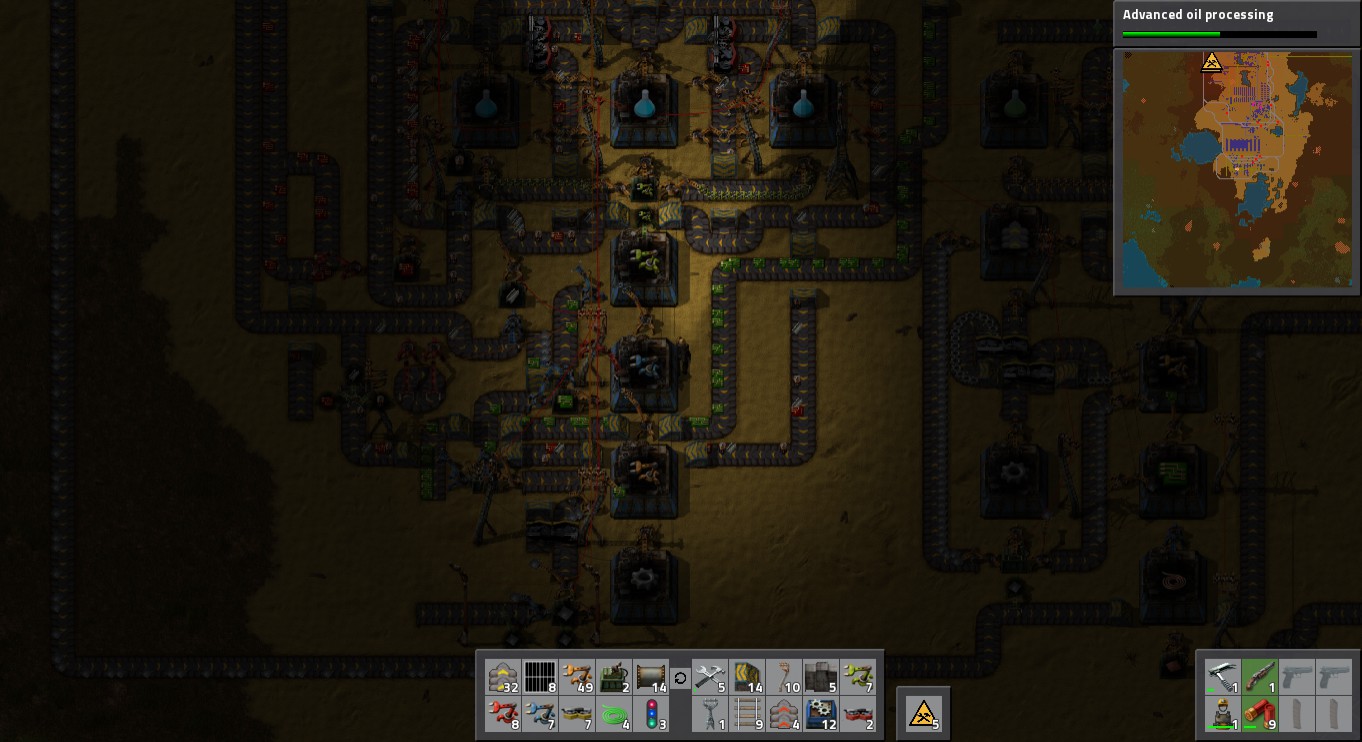This screenshot has height=742, width=1362.
Task: Click the quickbar rotate button
Action: point(681,678)
